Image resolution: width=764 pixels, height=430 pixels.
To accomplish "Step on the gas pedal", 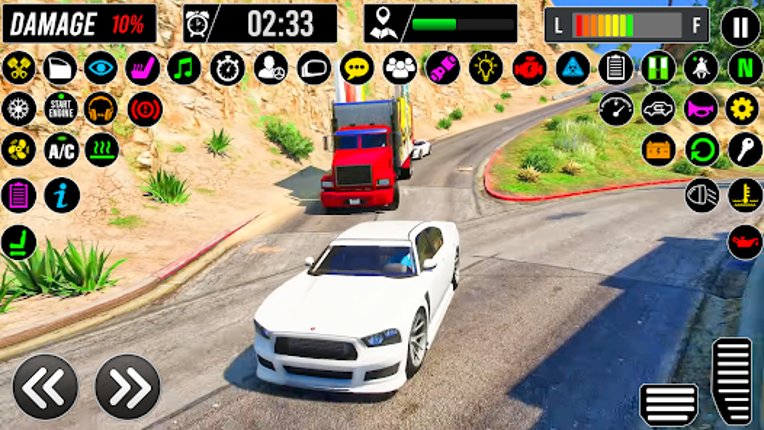I will (731, 380).
